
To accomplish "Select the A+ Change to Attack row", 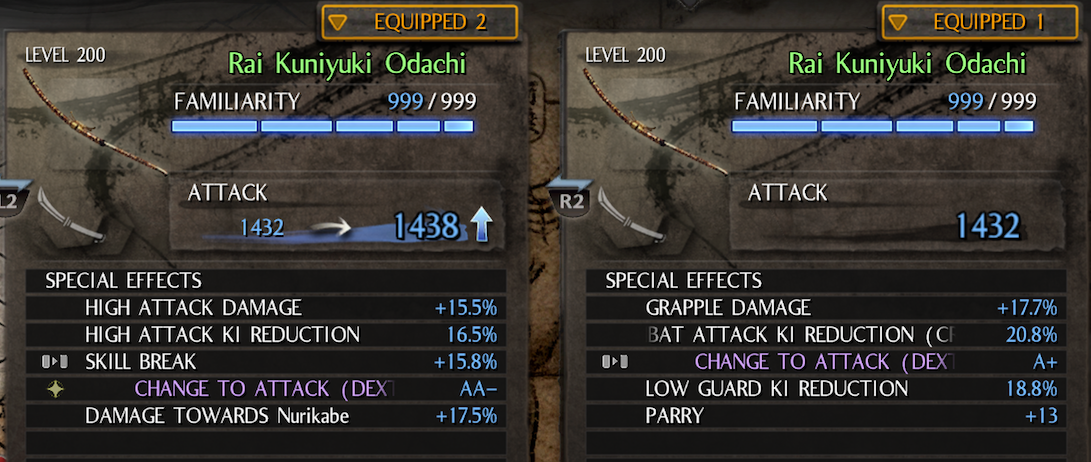I will tap(825, 361).
